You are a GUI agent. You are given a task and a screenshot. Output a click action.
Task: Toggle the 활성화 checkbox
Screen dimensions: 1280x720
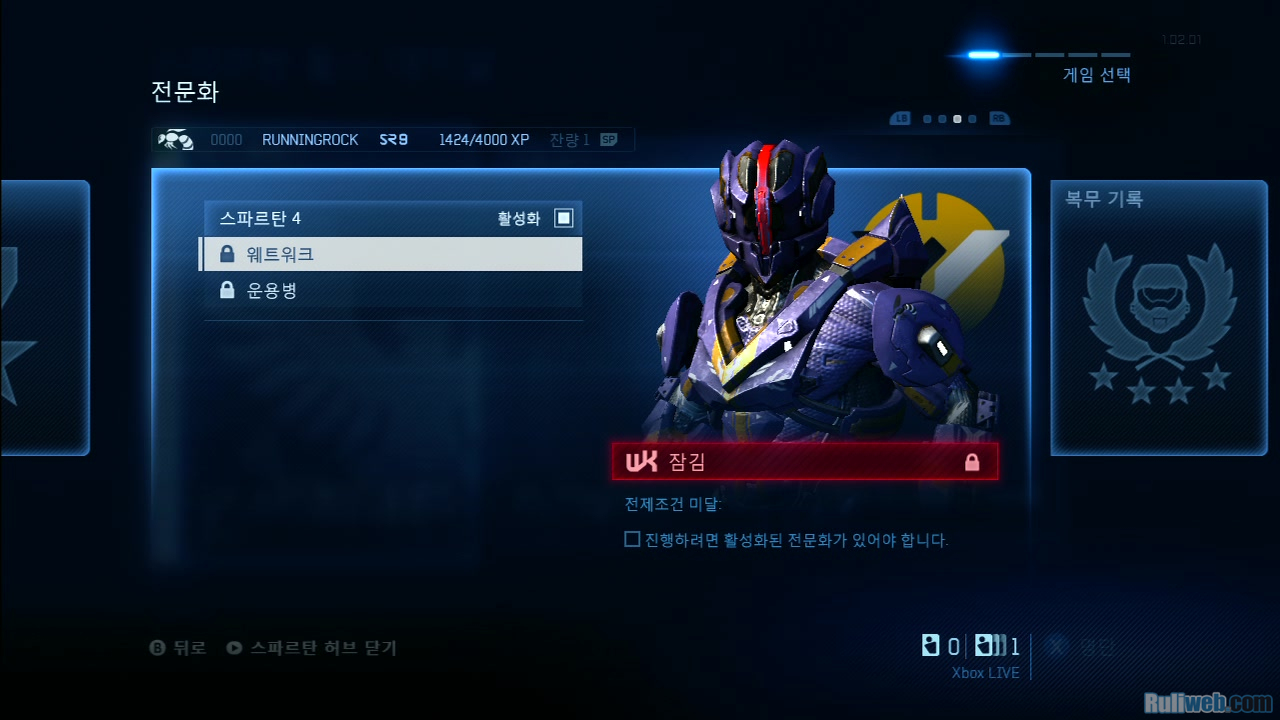click(x=564, y=218)
